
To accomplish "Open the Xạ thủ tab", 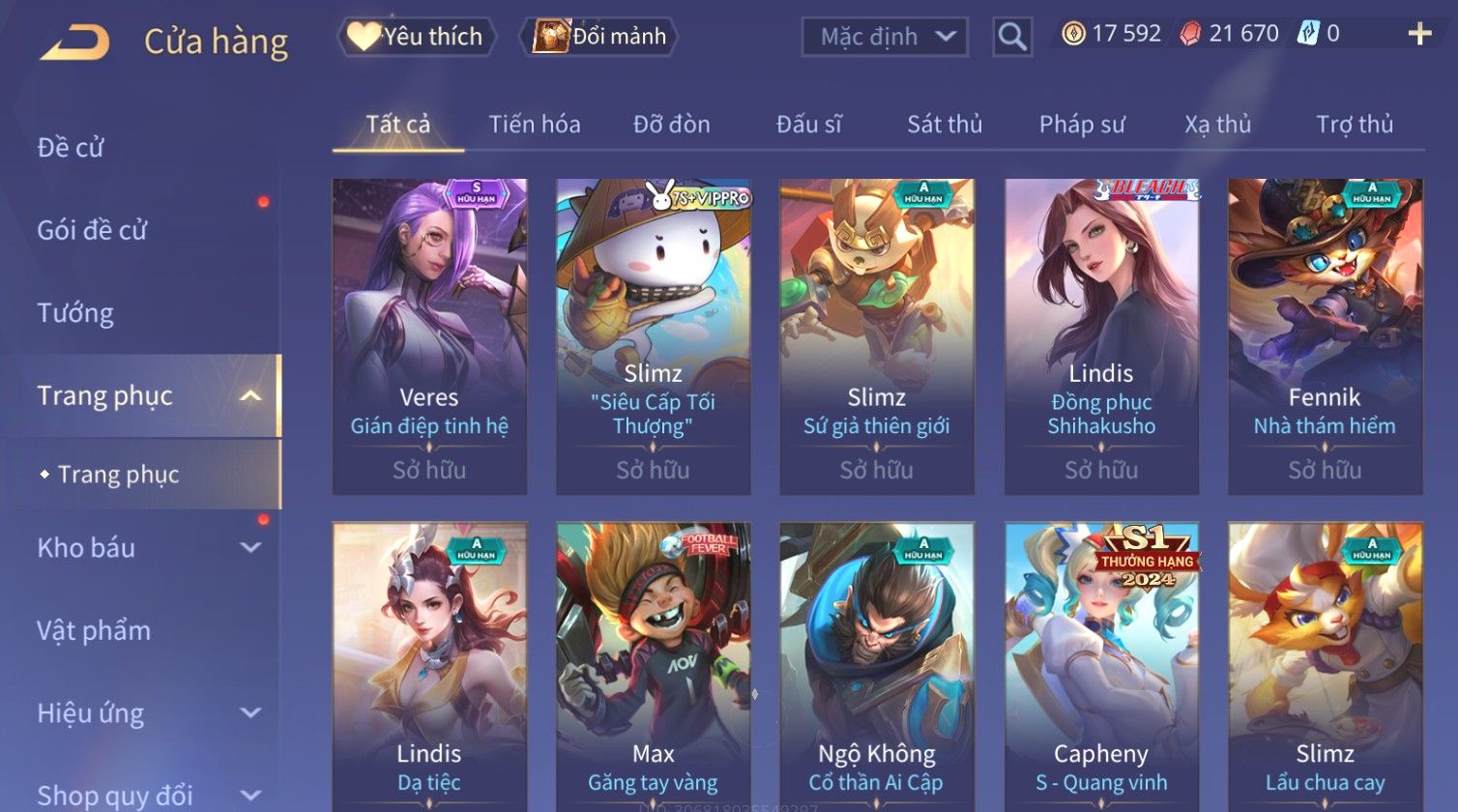I will click(1217, 125).
